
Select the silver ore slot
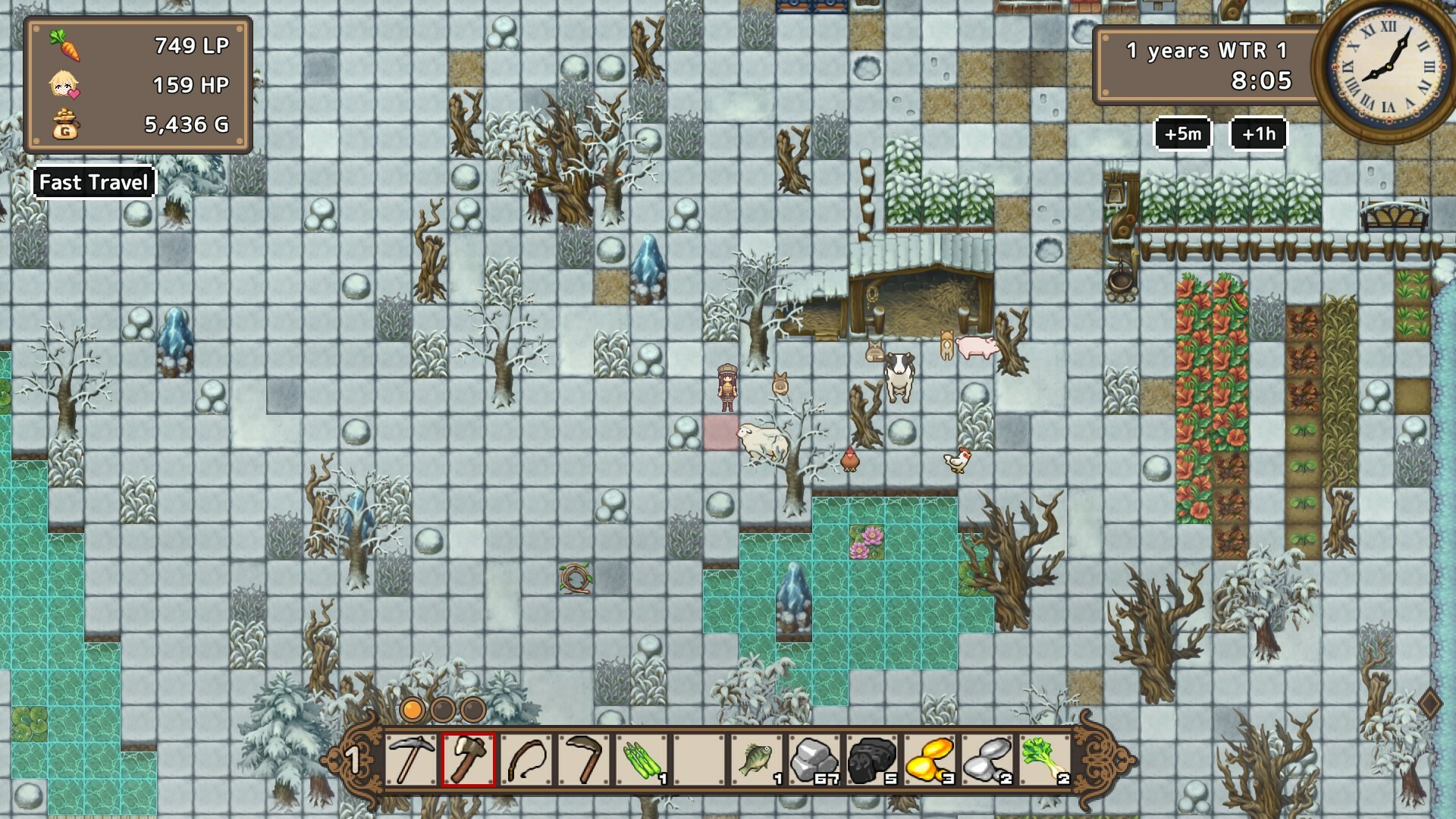coord(987,760)
